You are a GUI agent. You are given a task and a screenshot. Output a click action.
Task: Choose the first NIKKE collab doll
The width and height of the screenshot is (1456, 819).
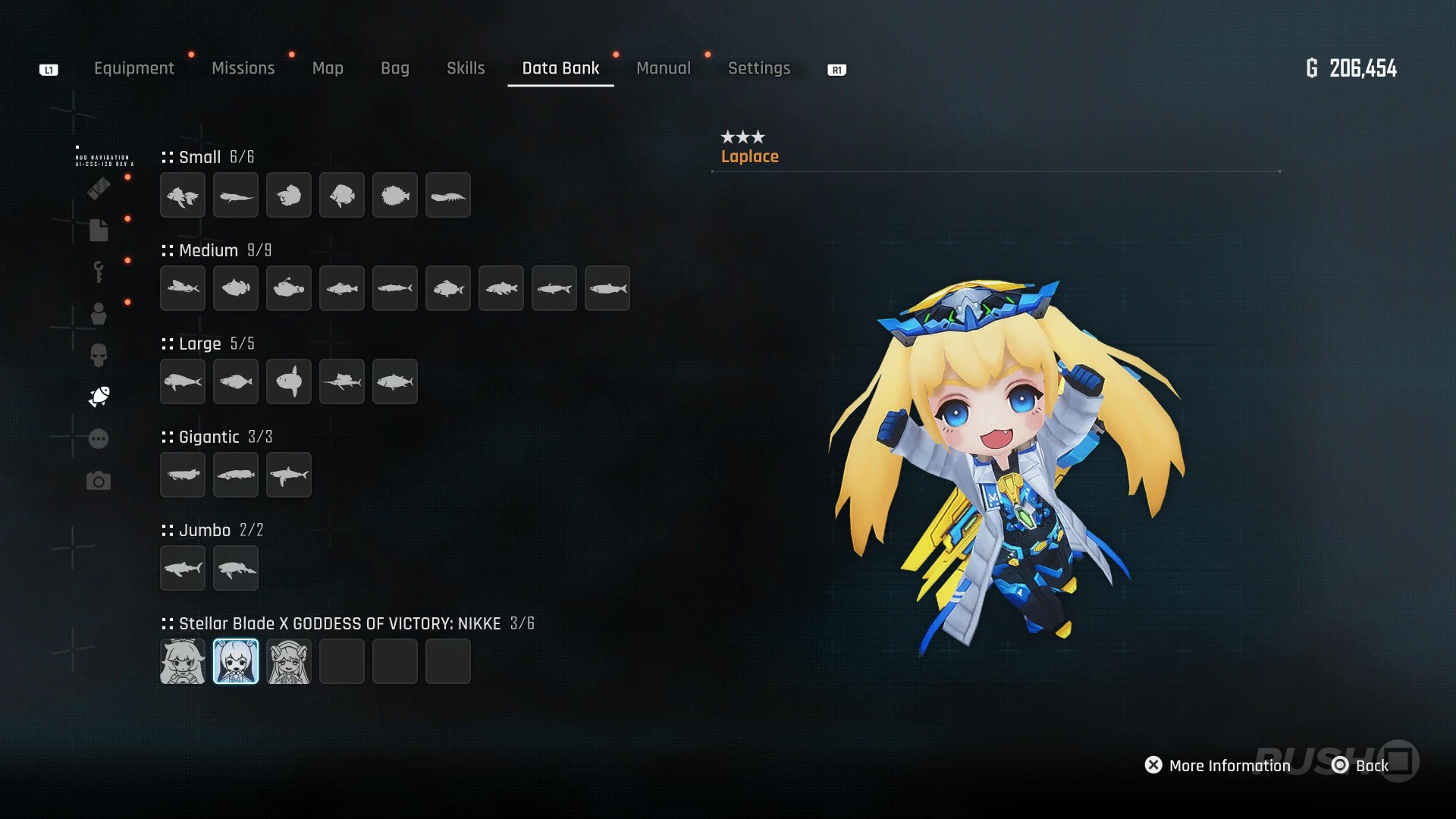[x=183, y=661]
